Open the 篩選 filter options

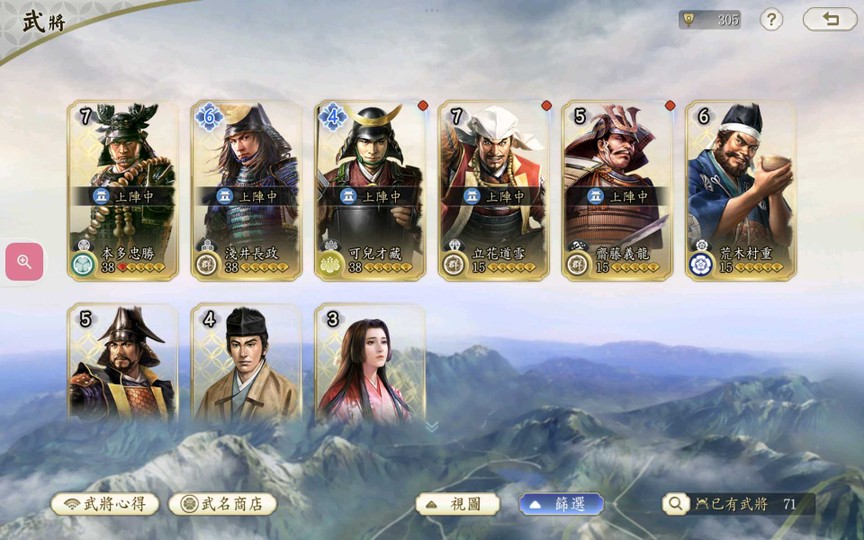[561, 504]
